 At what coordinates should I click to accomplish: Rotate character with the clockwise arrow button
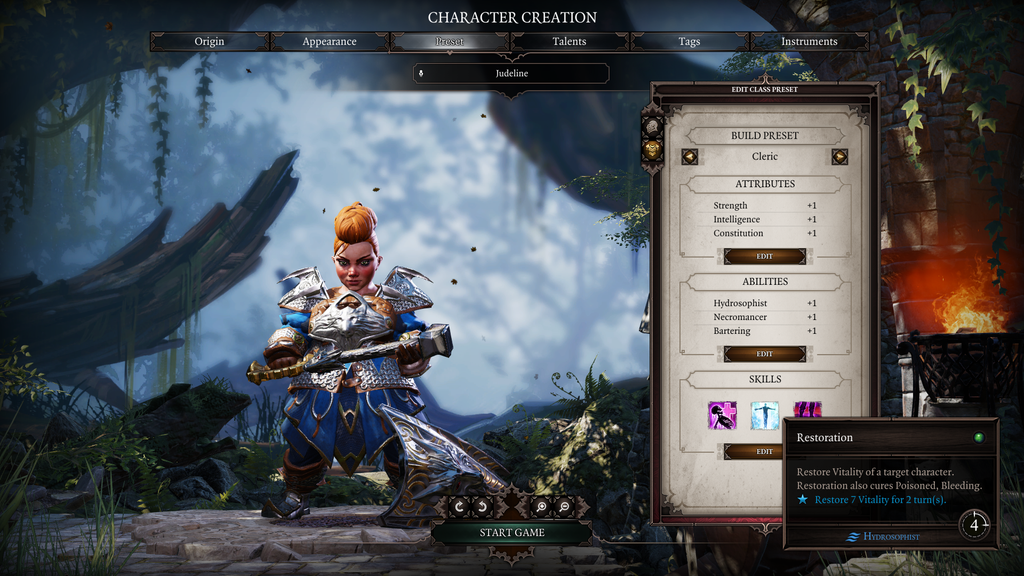coord(459,507)
